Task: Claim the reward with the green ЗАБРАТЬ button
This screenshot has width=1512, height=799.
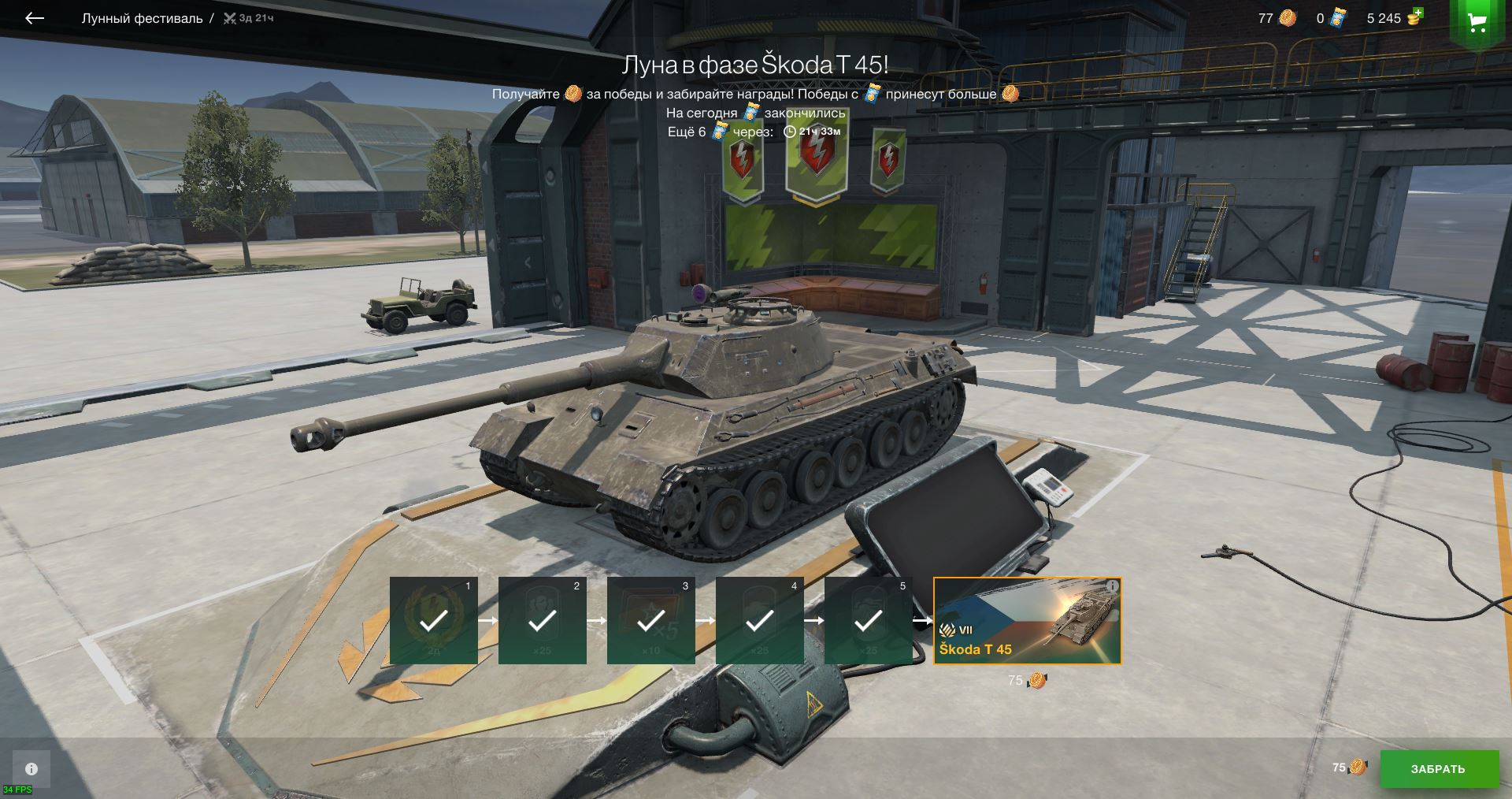Action: pyautogui.click(x=1438, y=768)
